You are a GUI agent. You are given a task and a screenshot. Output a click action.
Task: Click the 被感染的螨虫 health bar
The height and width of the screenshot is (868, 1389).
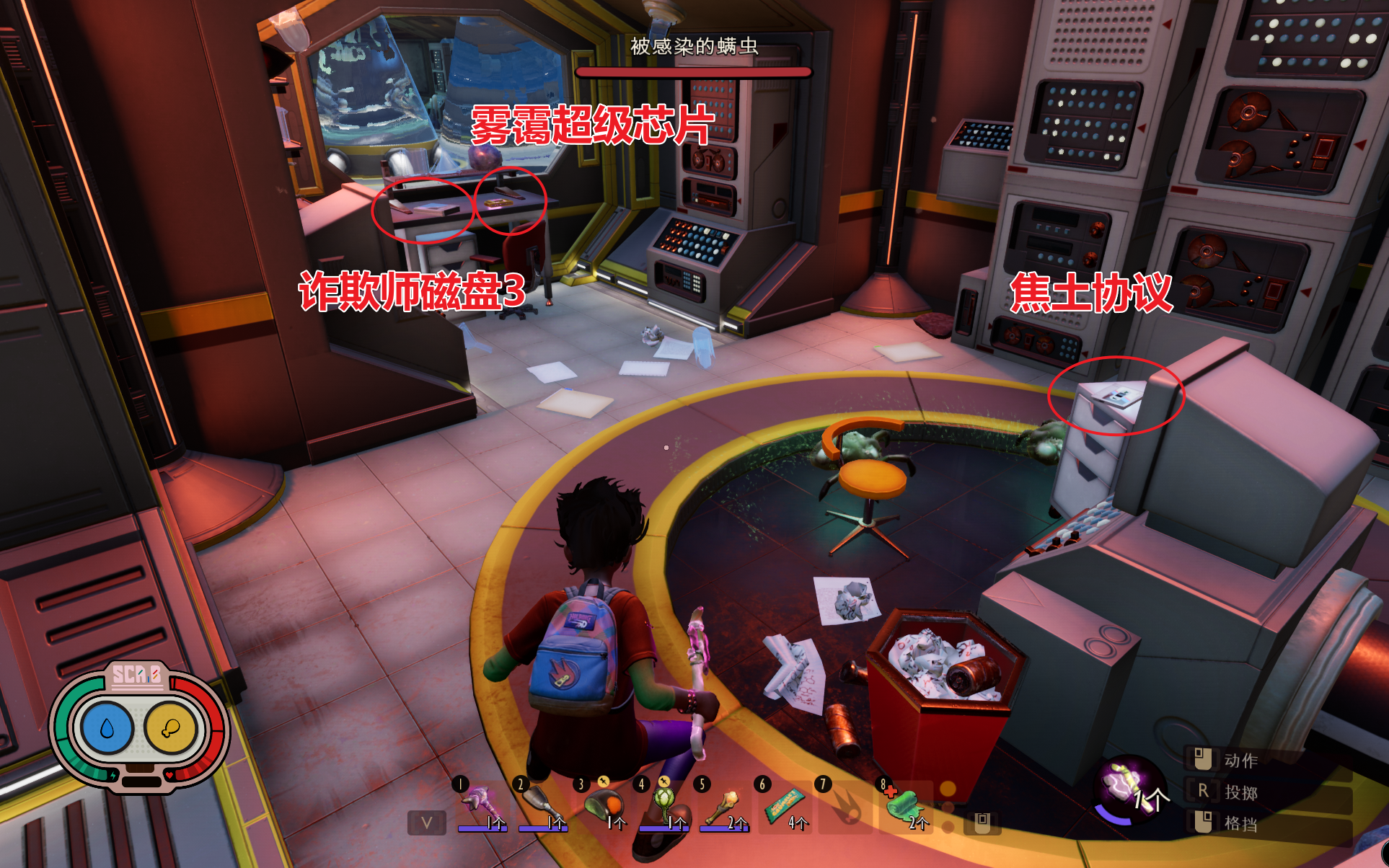[694, 72]
